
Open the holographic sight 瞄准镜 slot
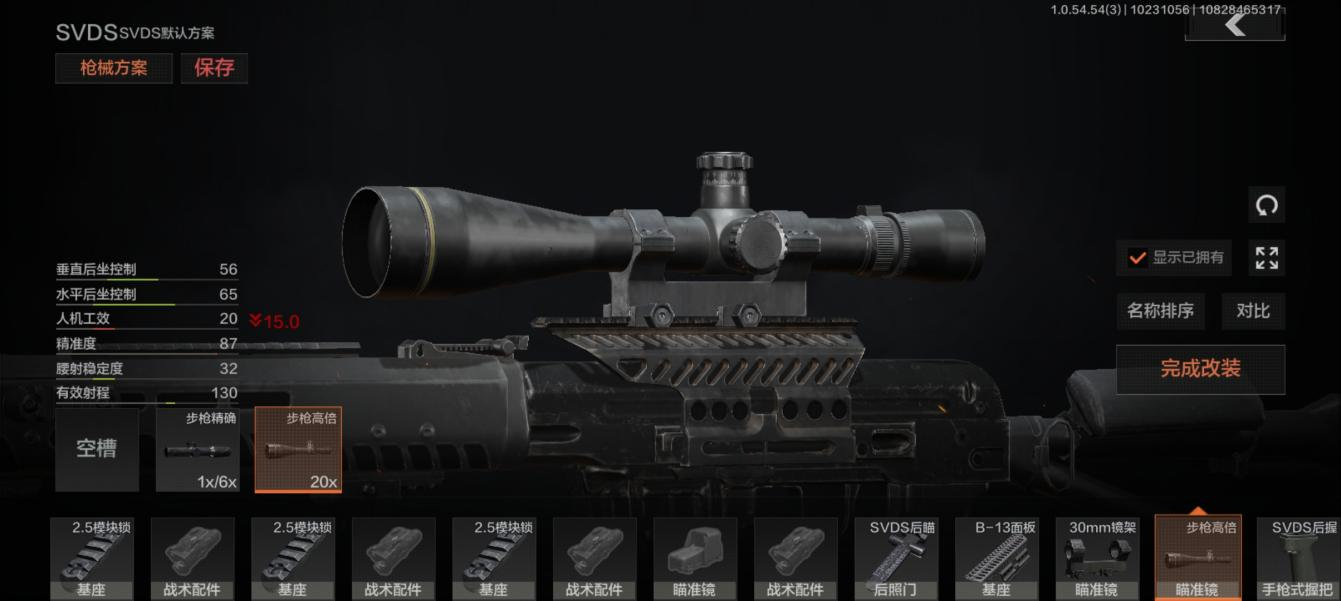pos(695,558)
